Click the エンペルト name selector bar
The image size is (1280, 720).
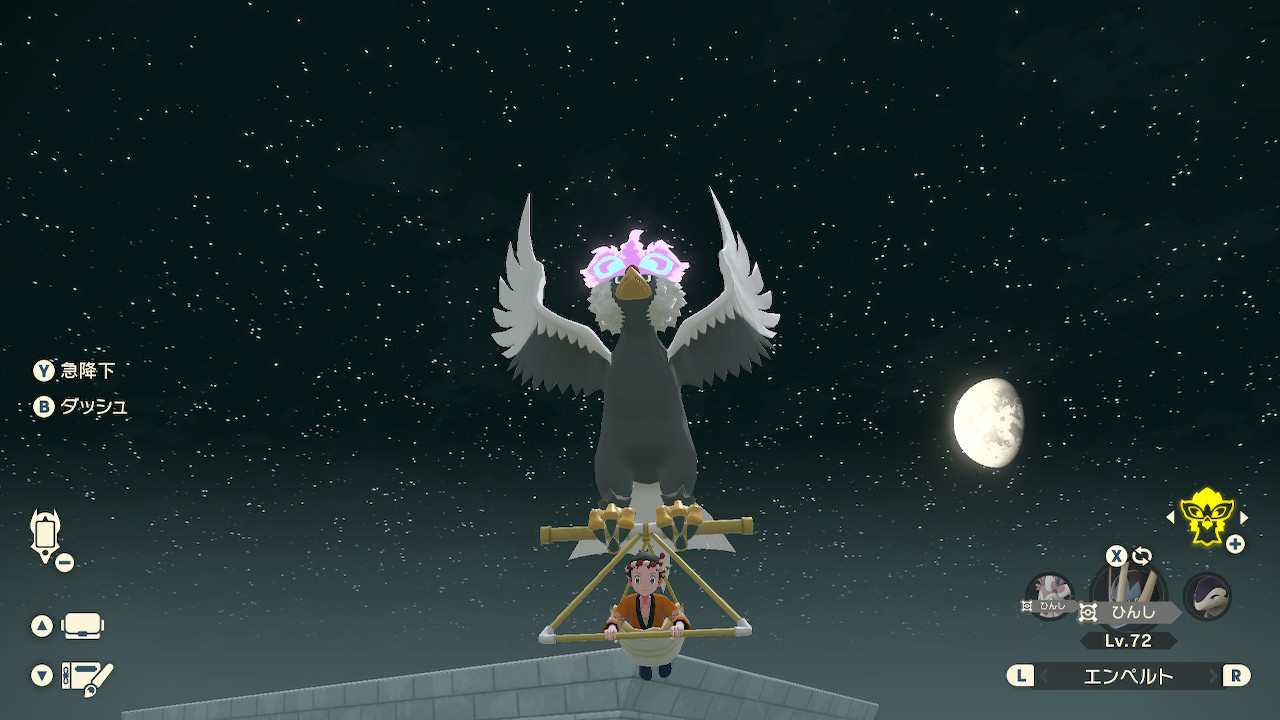1128,676
